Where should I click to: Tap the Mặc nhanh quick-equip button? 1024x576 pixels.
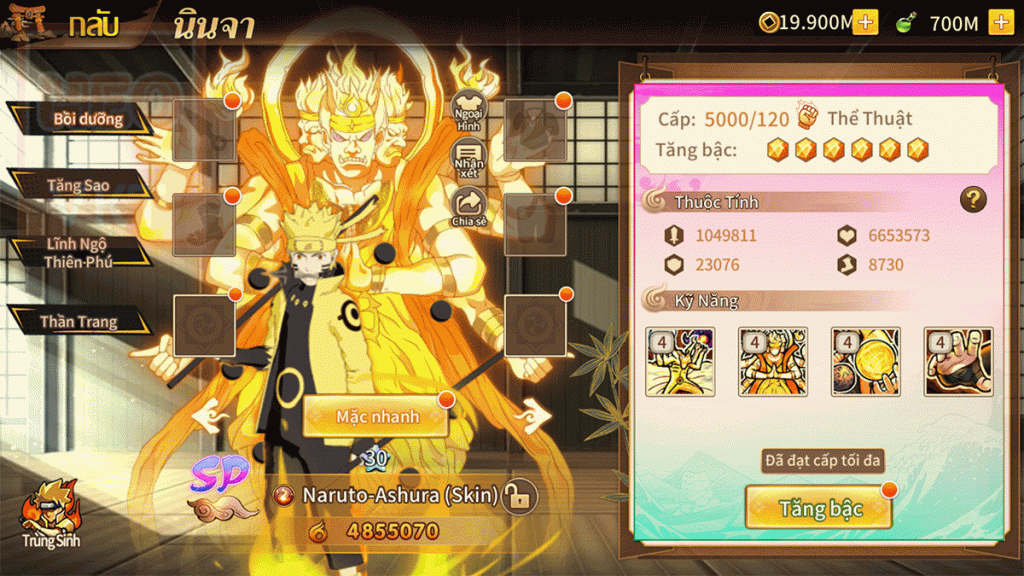[x=376, y=415]
